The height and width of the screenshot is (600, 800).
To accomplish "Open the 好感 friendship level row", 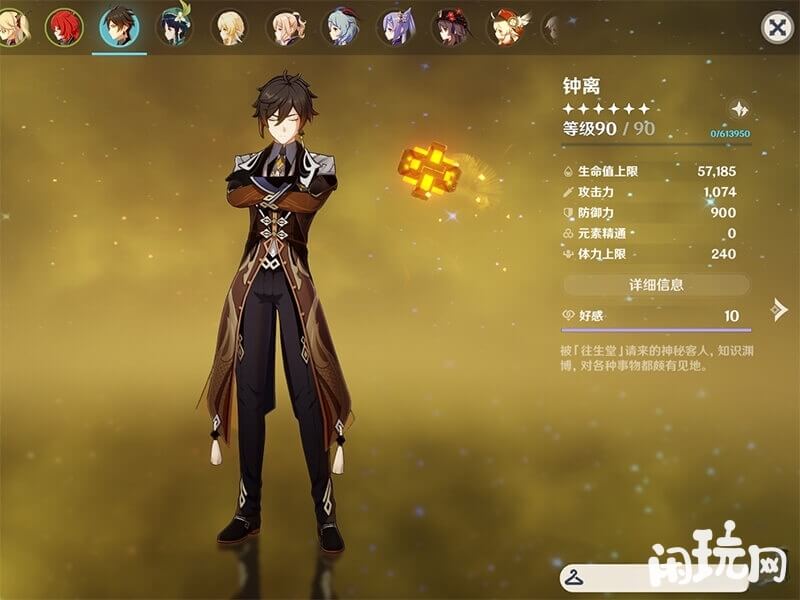I will (655, 316).
